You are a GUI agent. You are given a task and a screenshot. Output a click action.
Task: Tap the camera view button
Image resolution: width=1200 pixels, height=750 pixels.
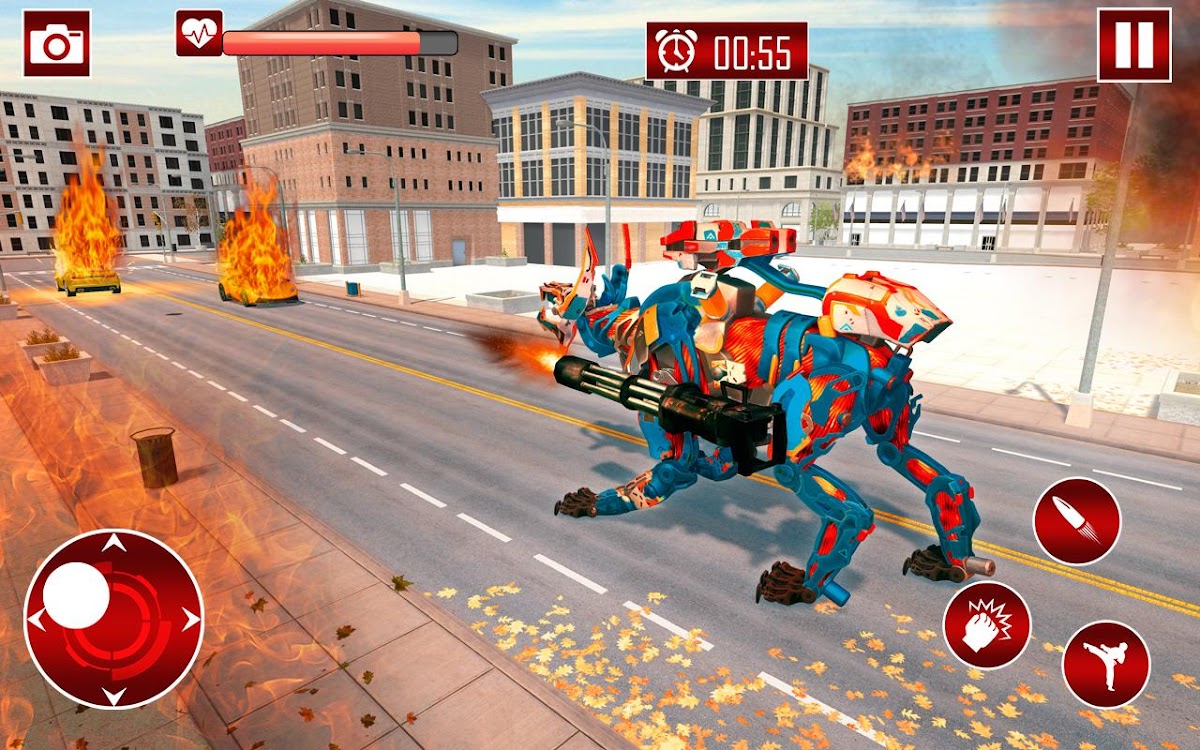(x=57, y=44)
